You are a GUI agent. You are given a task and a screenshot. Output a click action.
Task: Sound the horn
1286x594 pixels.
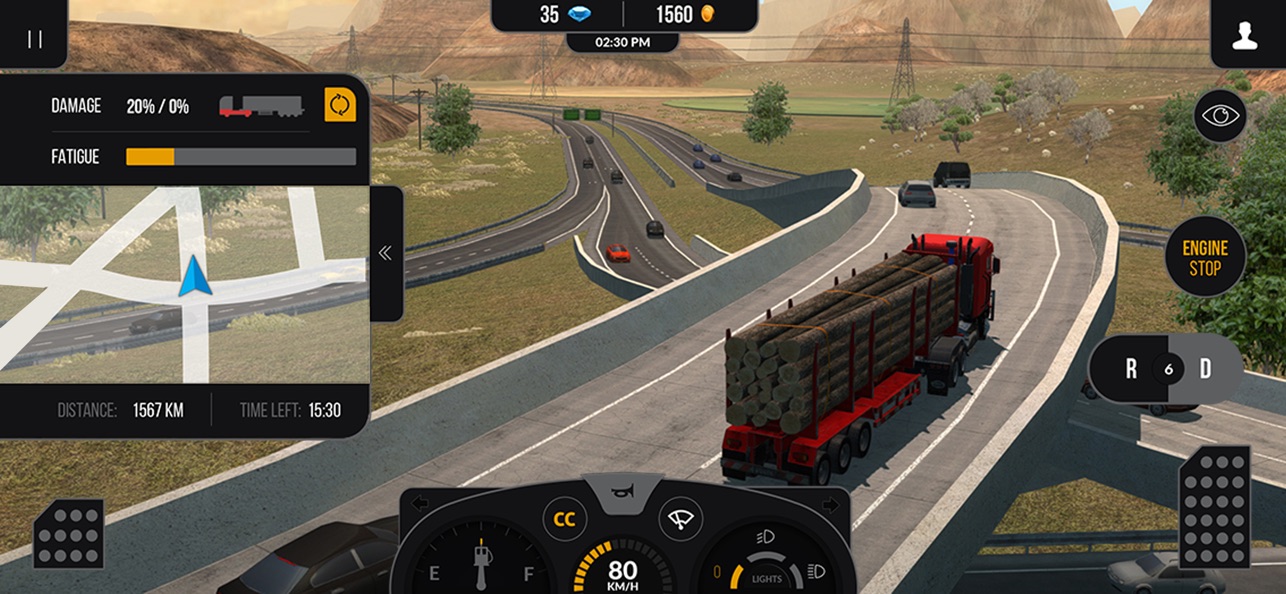624,492
